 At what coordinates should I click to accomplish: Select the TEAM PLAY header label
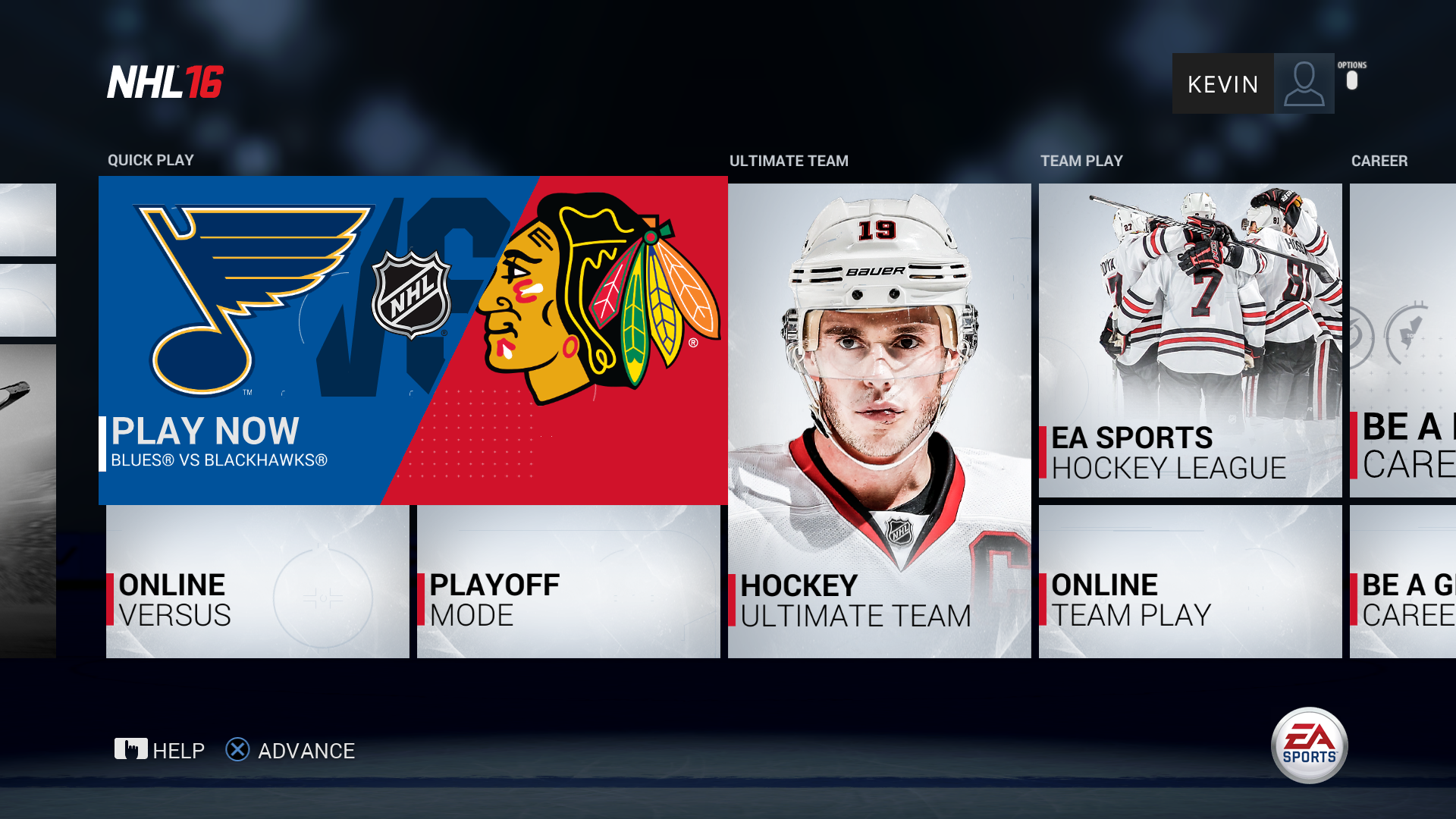(x=1081, y=160)
